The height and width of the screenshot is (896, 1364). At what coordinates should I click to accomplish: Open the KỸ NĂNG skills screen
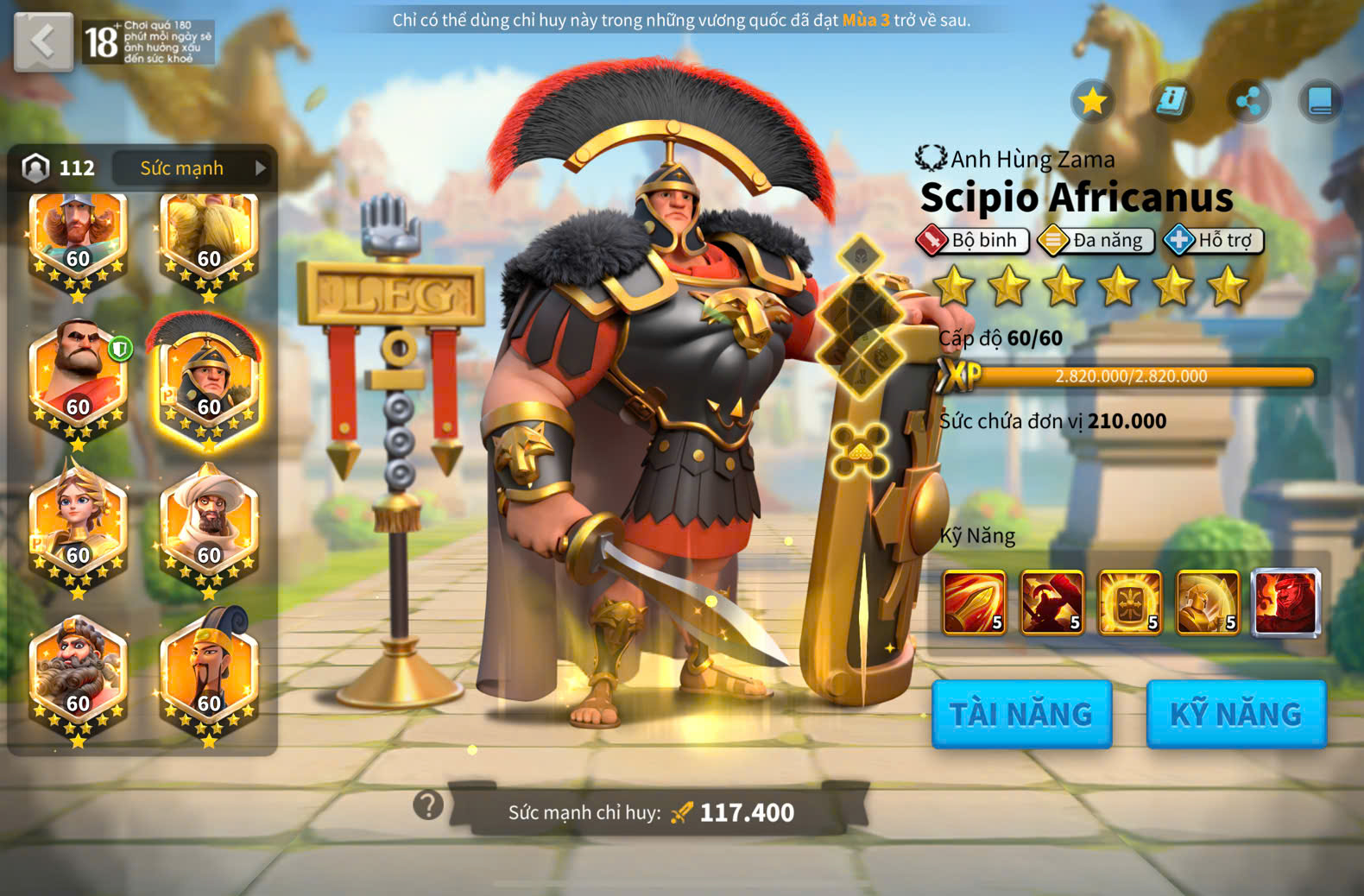(1235, 714)
